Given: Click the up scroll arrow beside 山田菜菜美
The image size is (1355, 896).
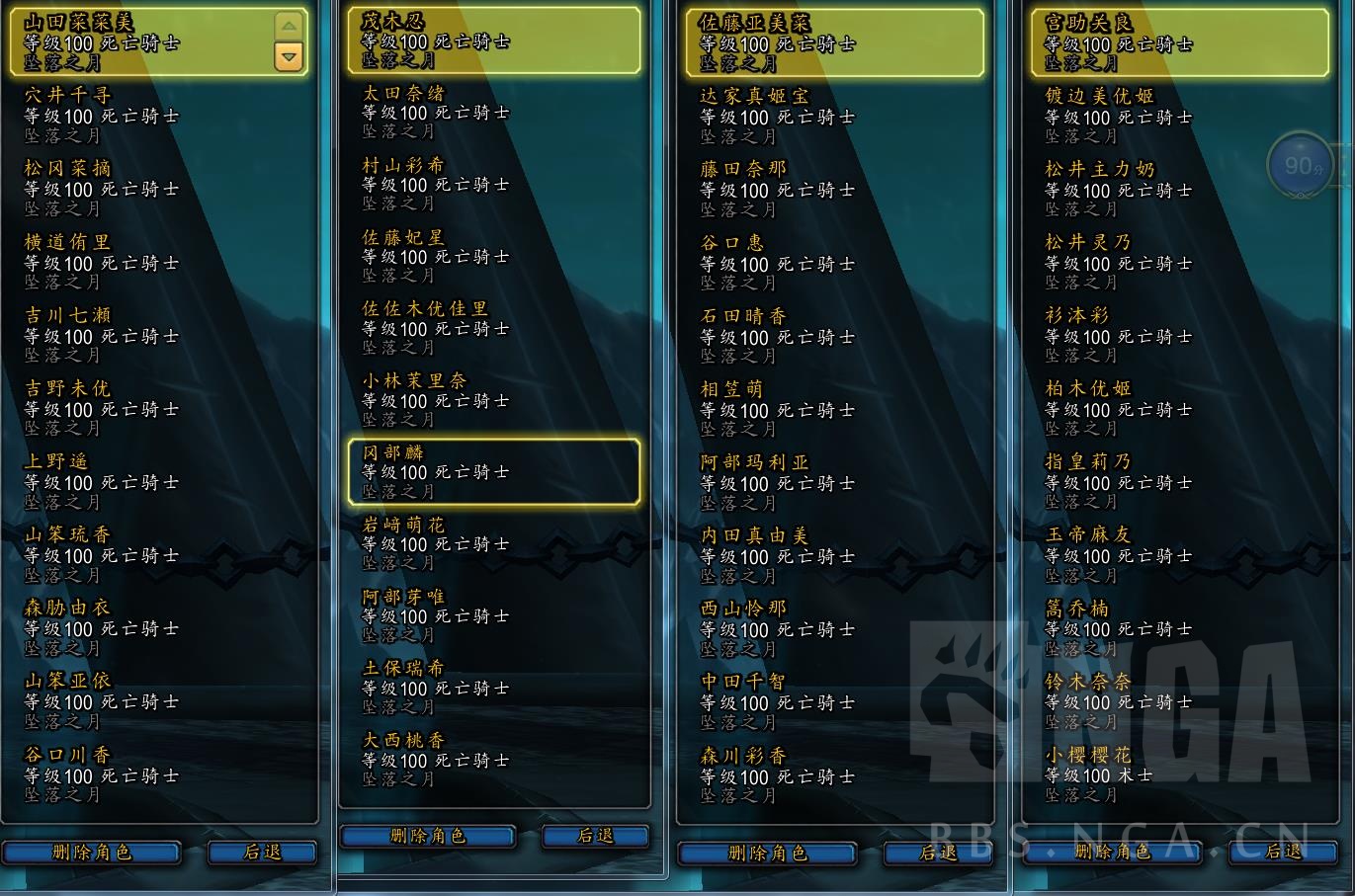Looking at the screenshot, I should [288, 25].
